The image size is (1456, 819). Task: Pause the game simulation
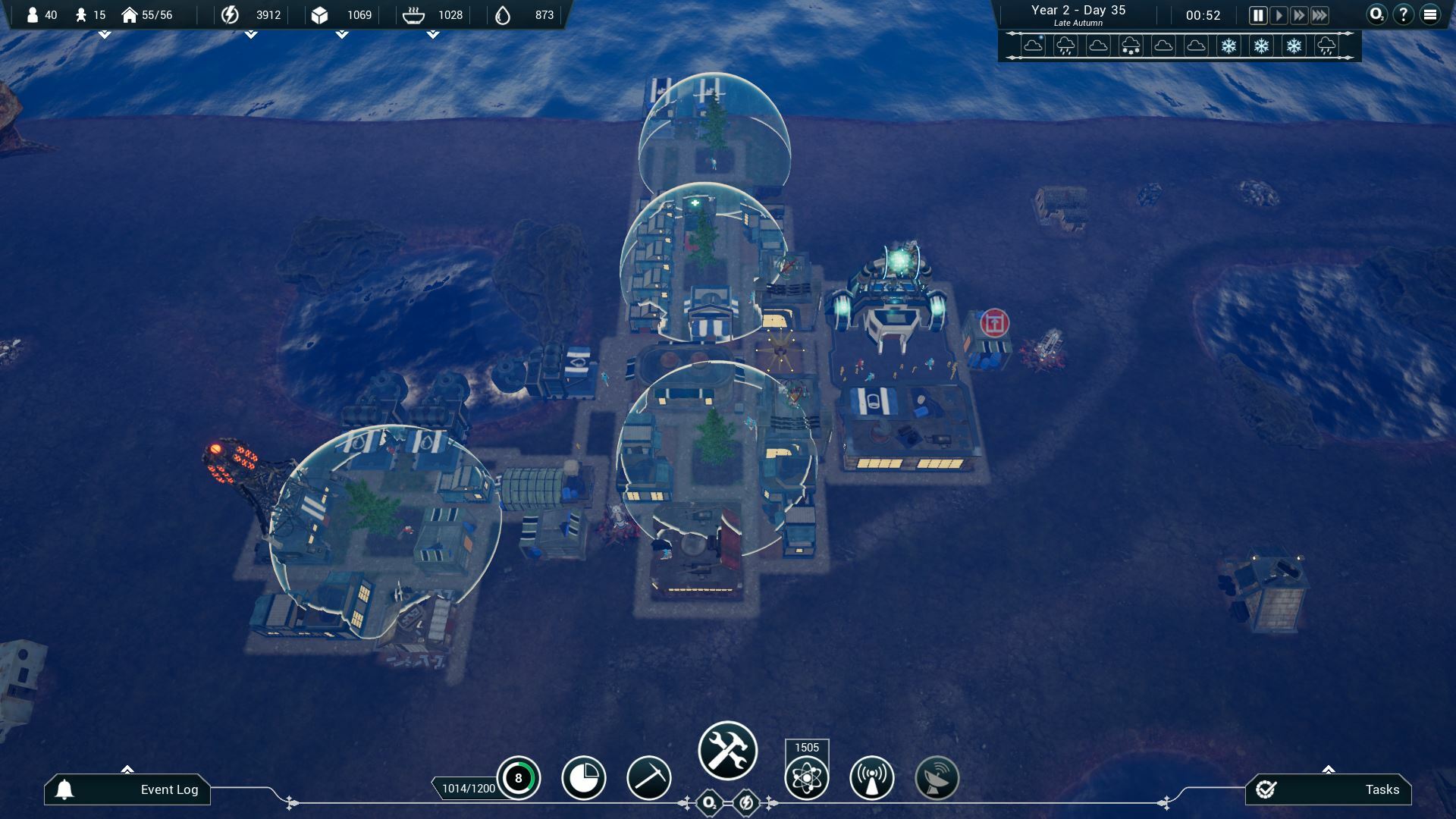[x=1258, y=15]
